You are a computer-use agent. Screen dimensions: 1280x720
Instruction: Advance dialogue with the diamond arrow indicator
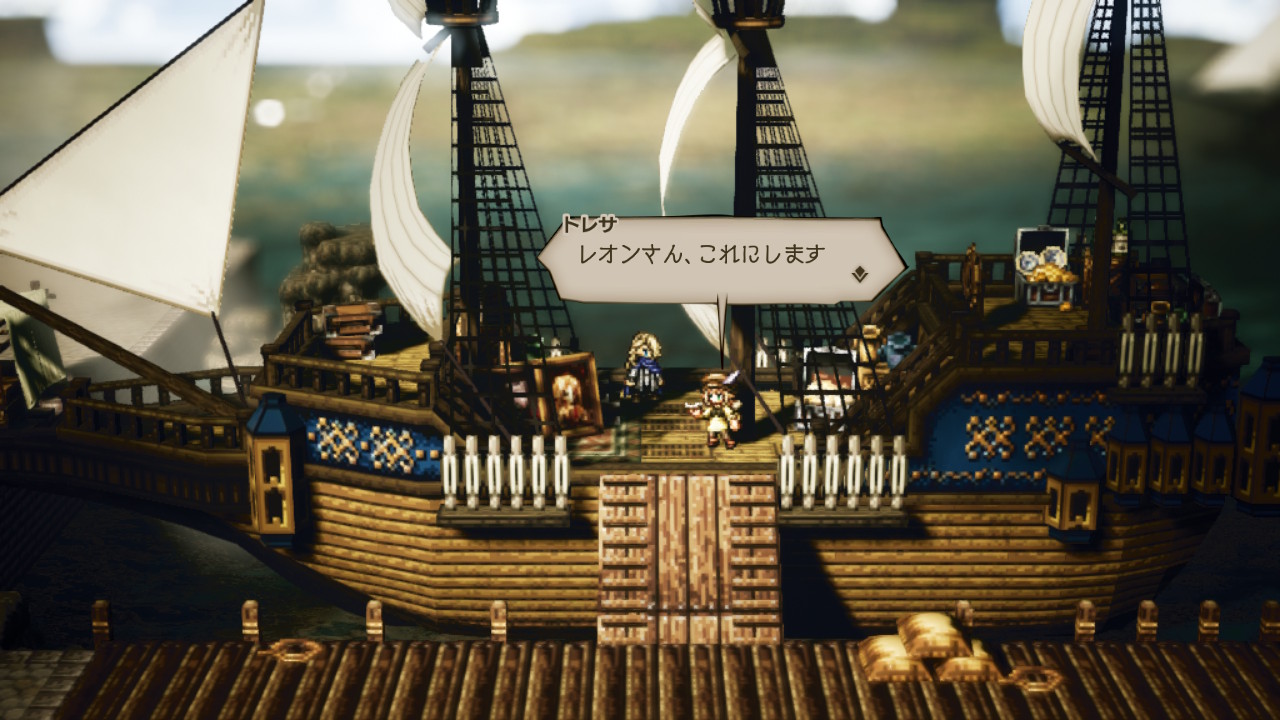pos(859,273)
